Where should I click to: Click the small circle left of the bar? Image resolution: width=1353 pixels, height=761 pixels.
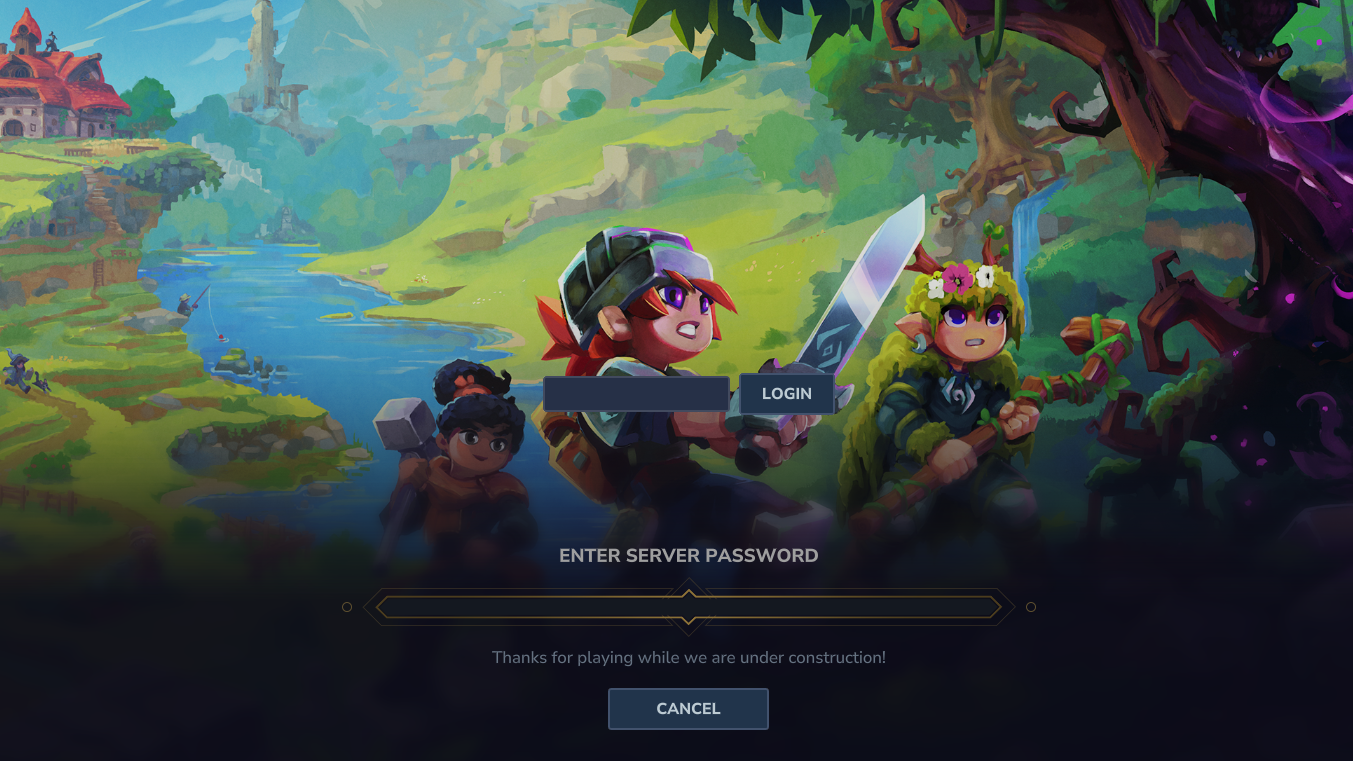click(x=347, y=605)
